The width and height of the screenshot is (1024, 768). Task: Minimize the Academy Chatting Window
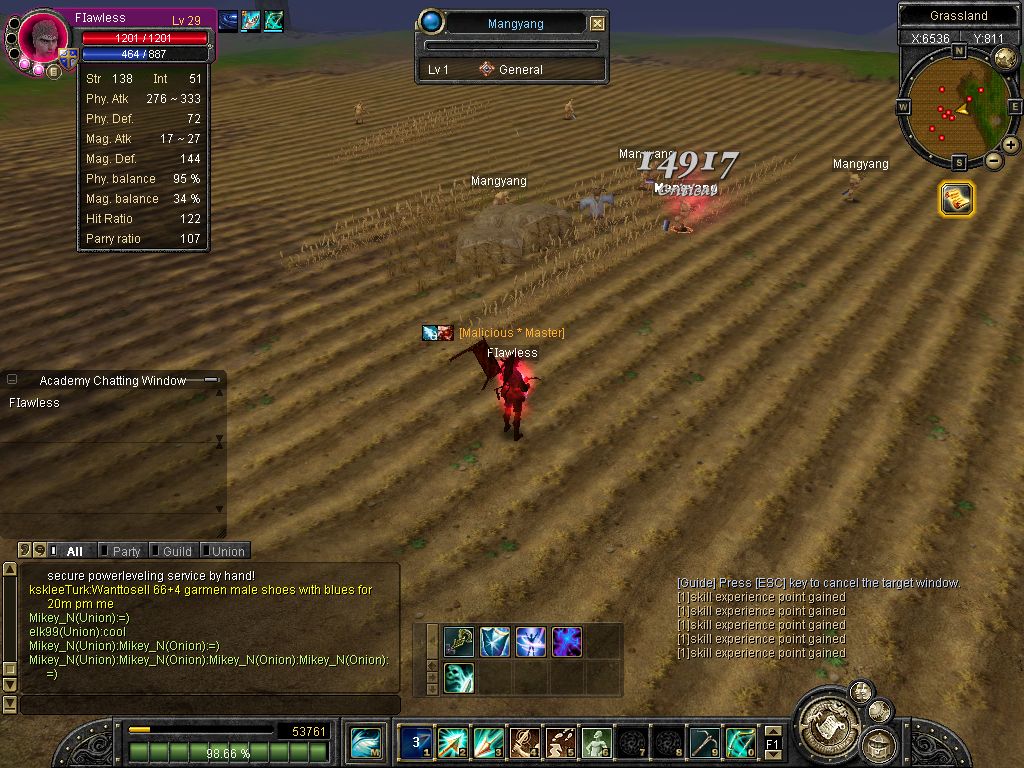[212, 380]
